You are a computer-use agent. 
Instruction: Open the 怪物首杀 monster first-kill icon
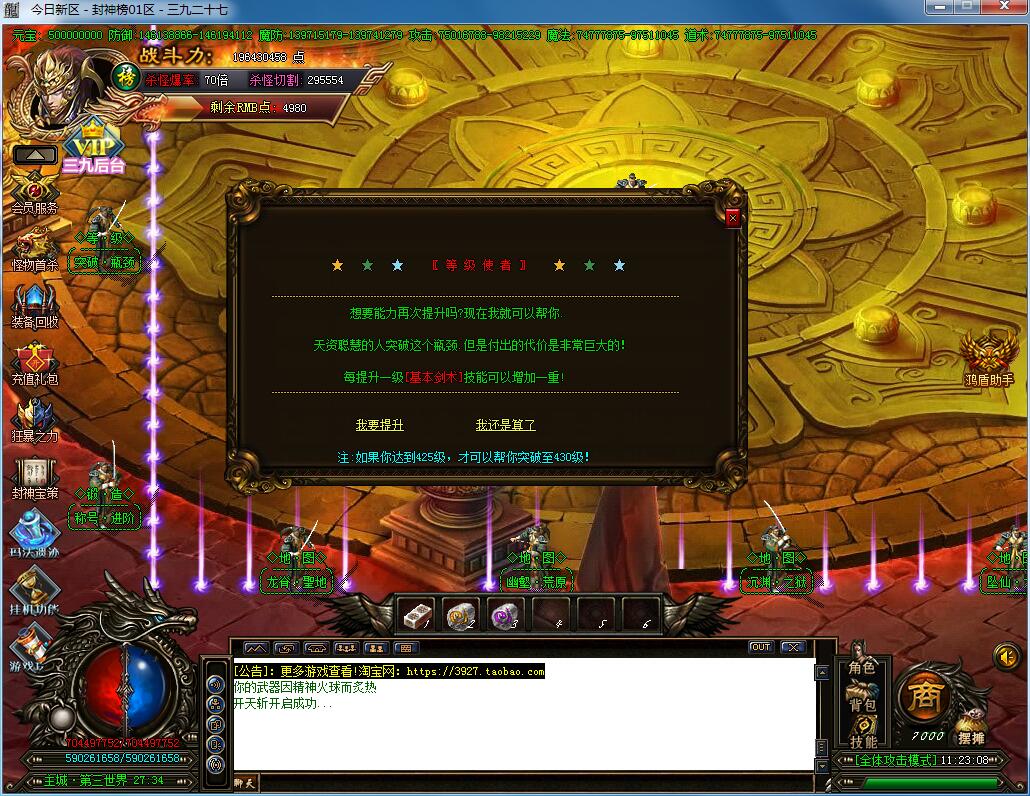click(x=35, y=248)
